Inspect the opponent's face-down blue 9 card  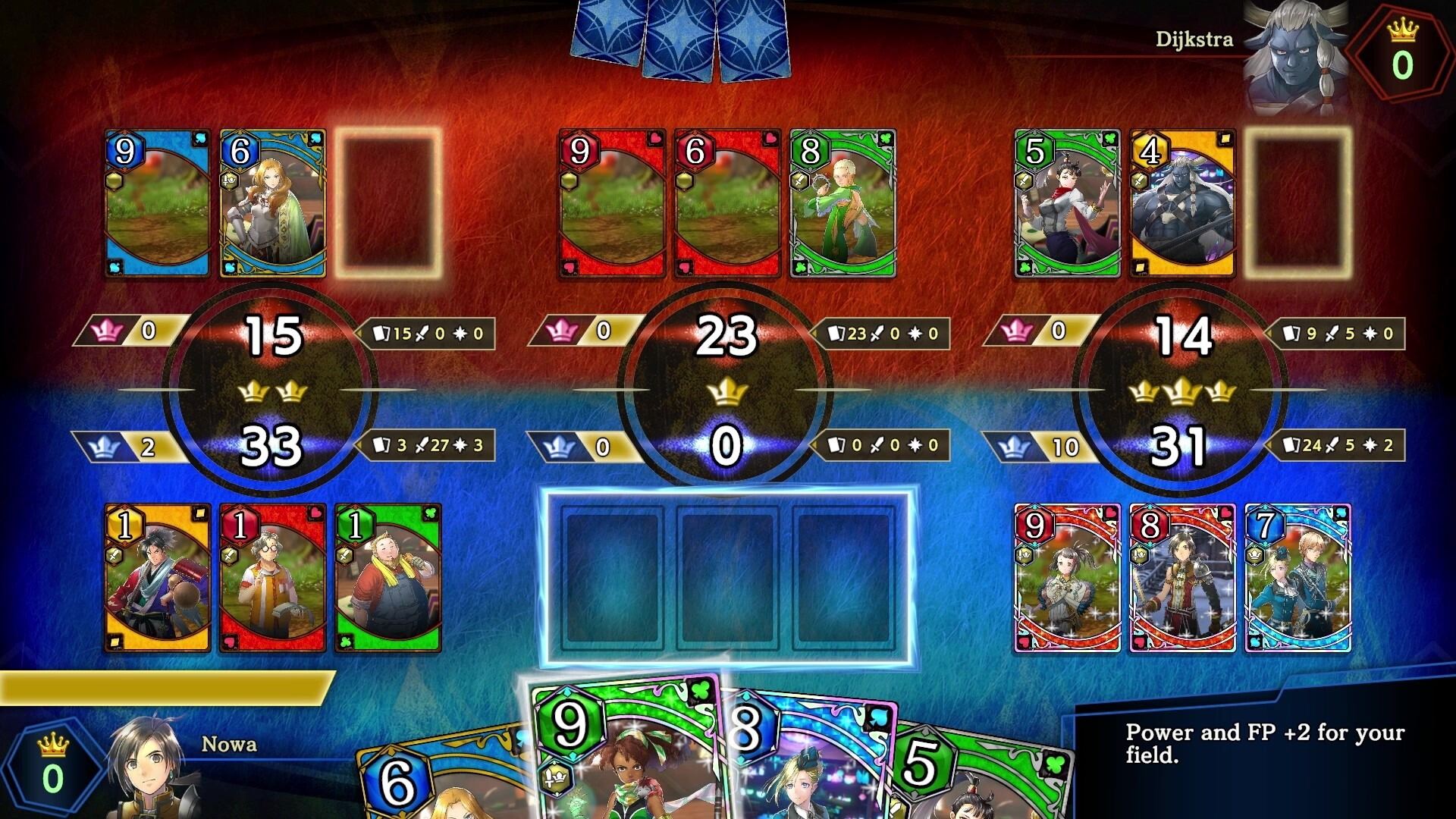click(158, 203)
